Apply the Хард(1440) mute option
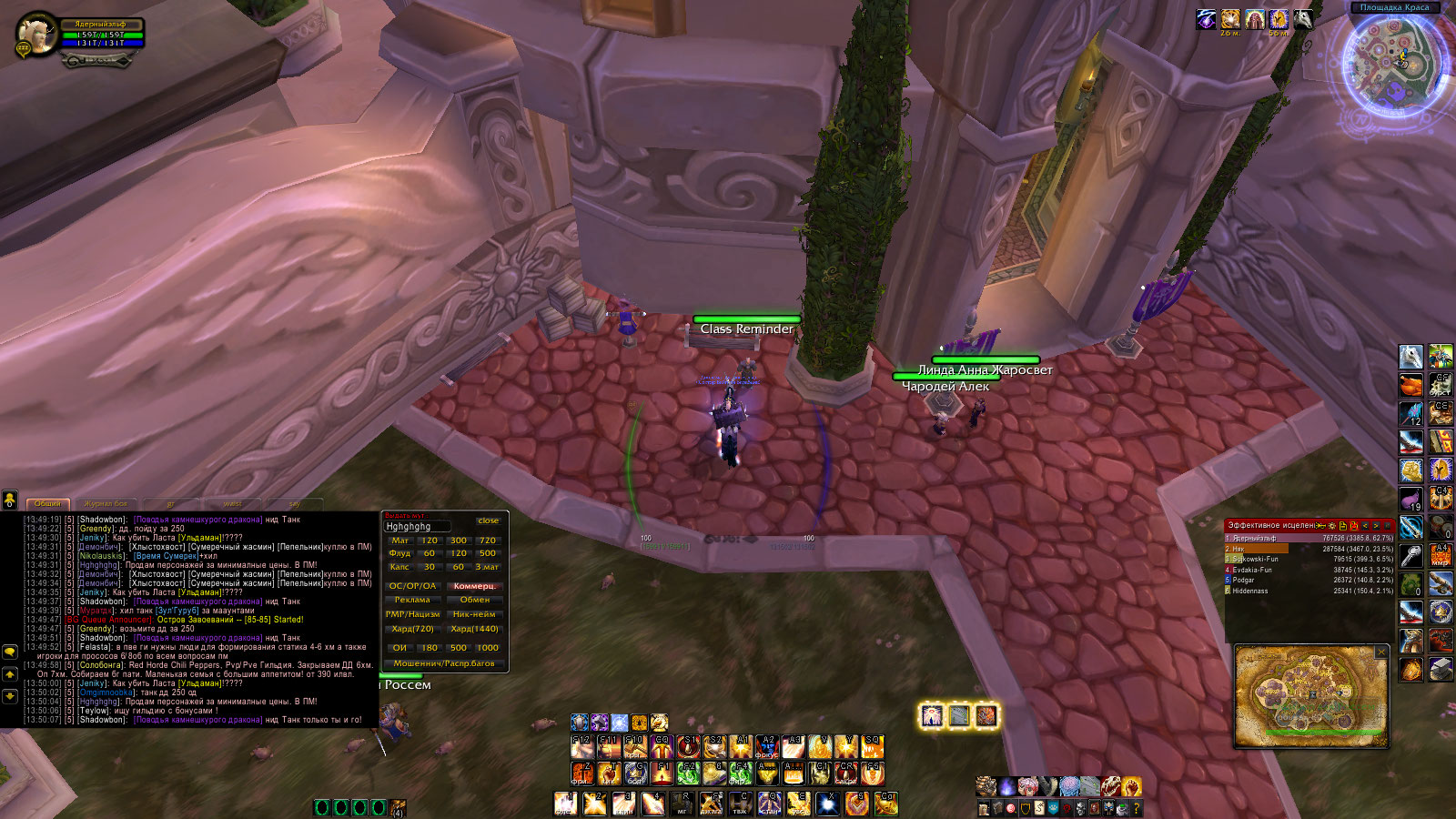 tap(475, 629)
